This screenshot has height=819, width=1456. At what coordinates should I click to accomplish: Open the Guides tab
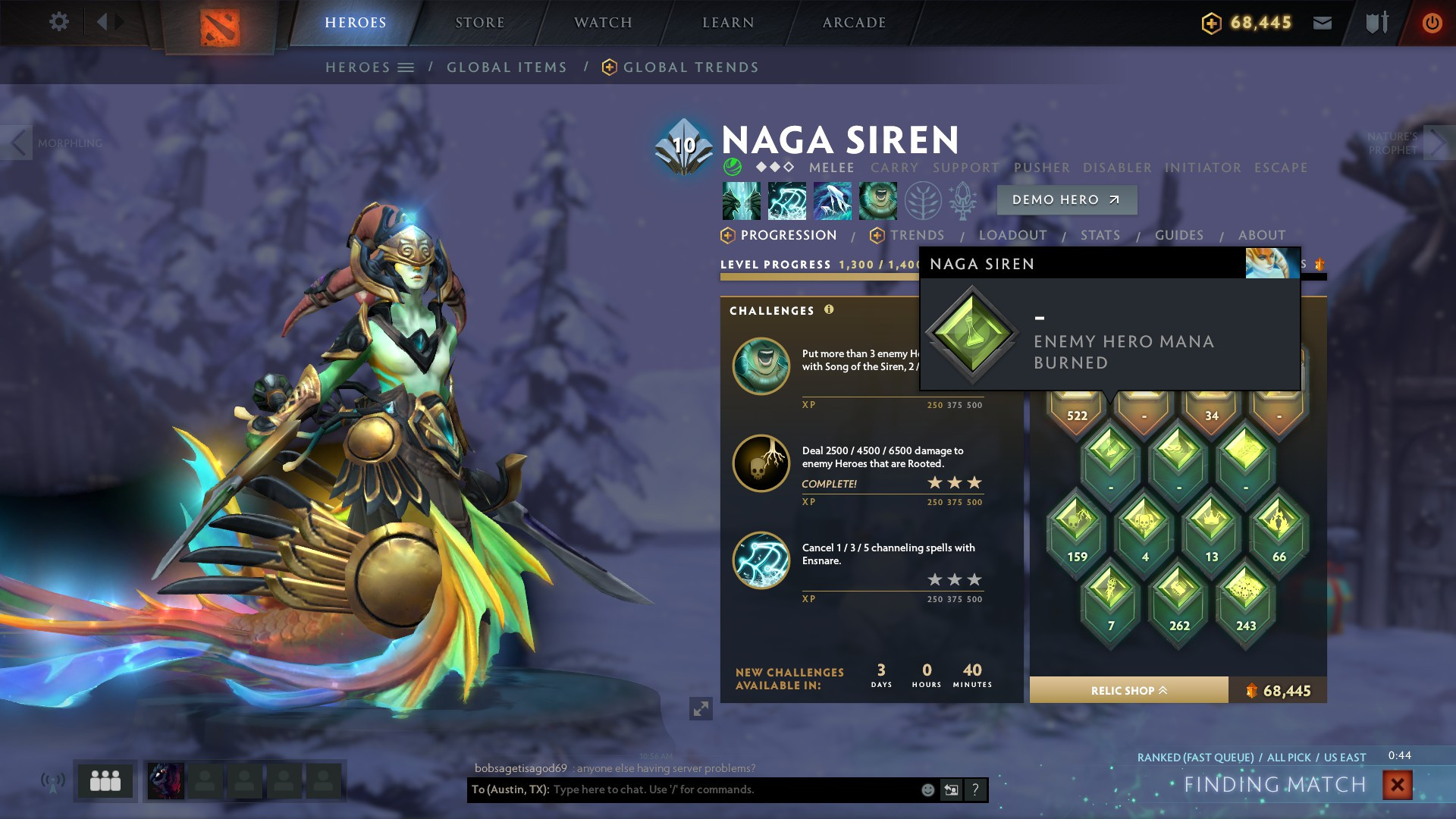[x=1178, y=236]
